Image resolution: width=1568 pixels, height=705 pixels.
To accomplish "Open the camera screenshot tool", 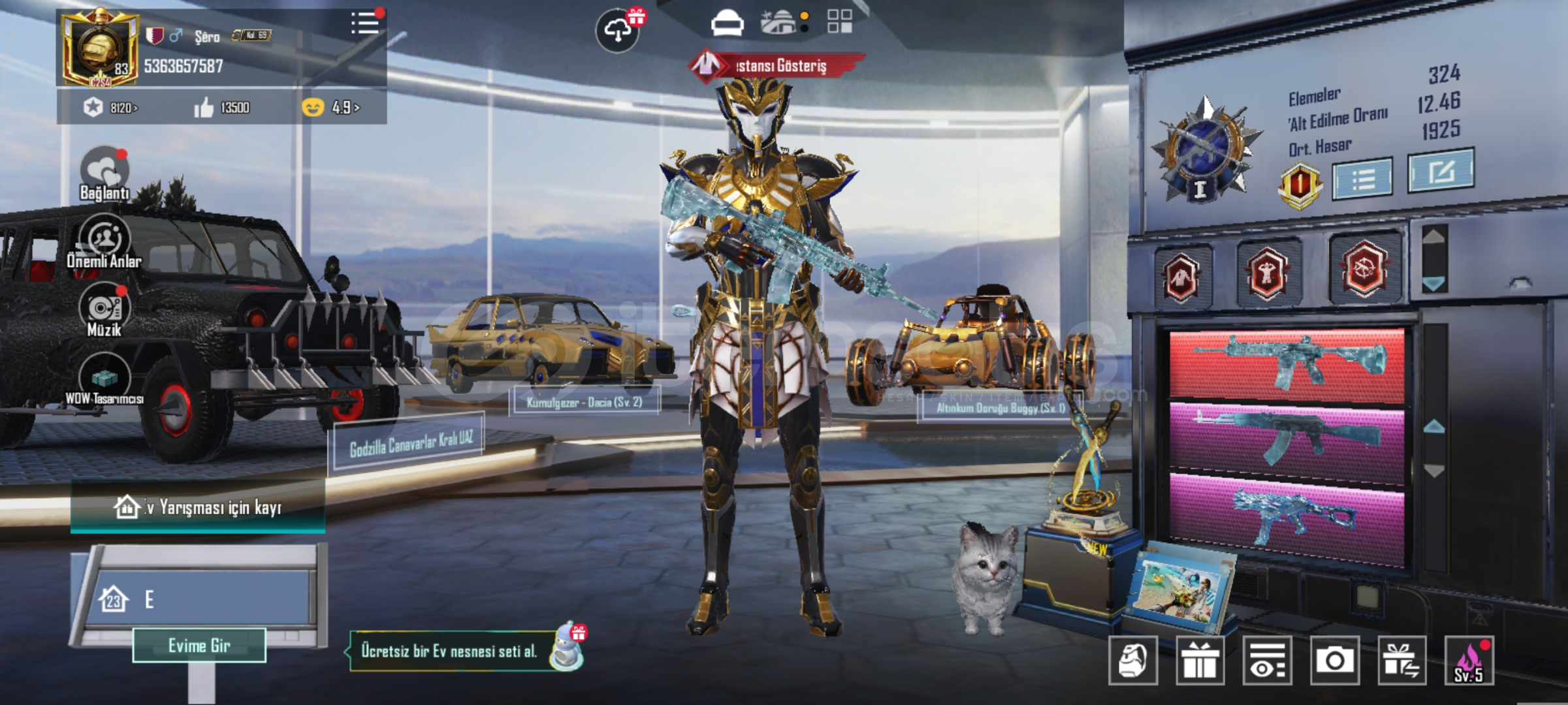I will click(1334, 661).
